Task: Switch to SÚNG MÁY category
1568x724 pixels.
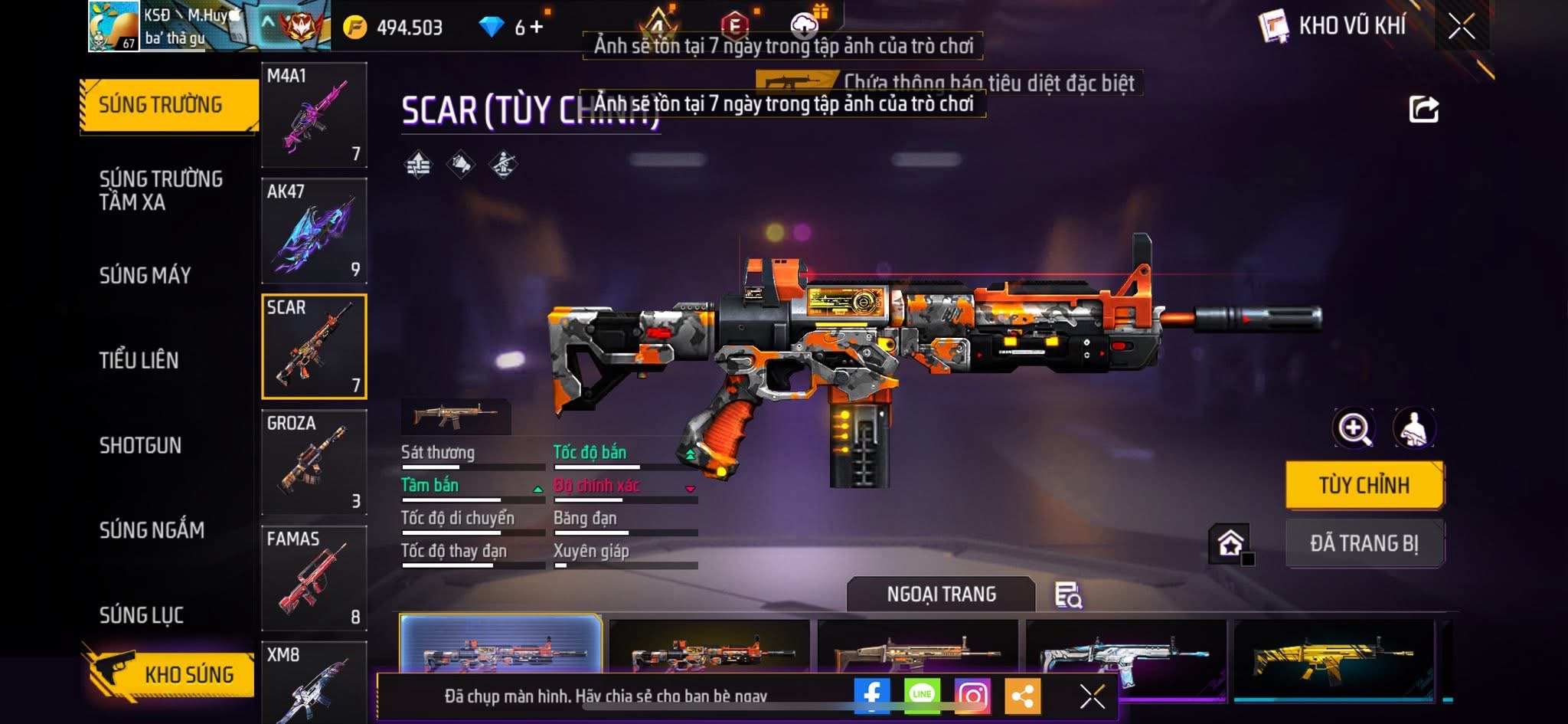Action: [145, 275]
